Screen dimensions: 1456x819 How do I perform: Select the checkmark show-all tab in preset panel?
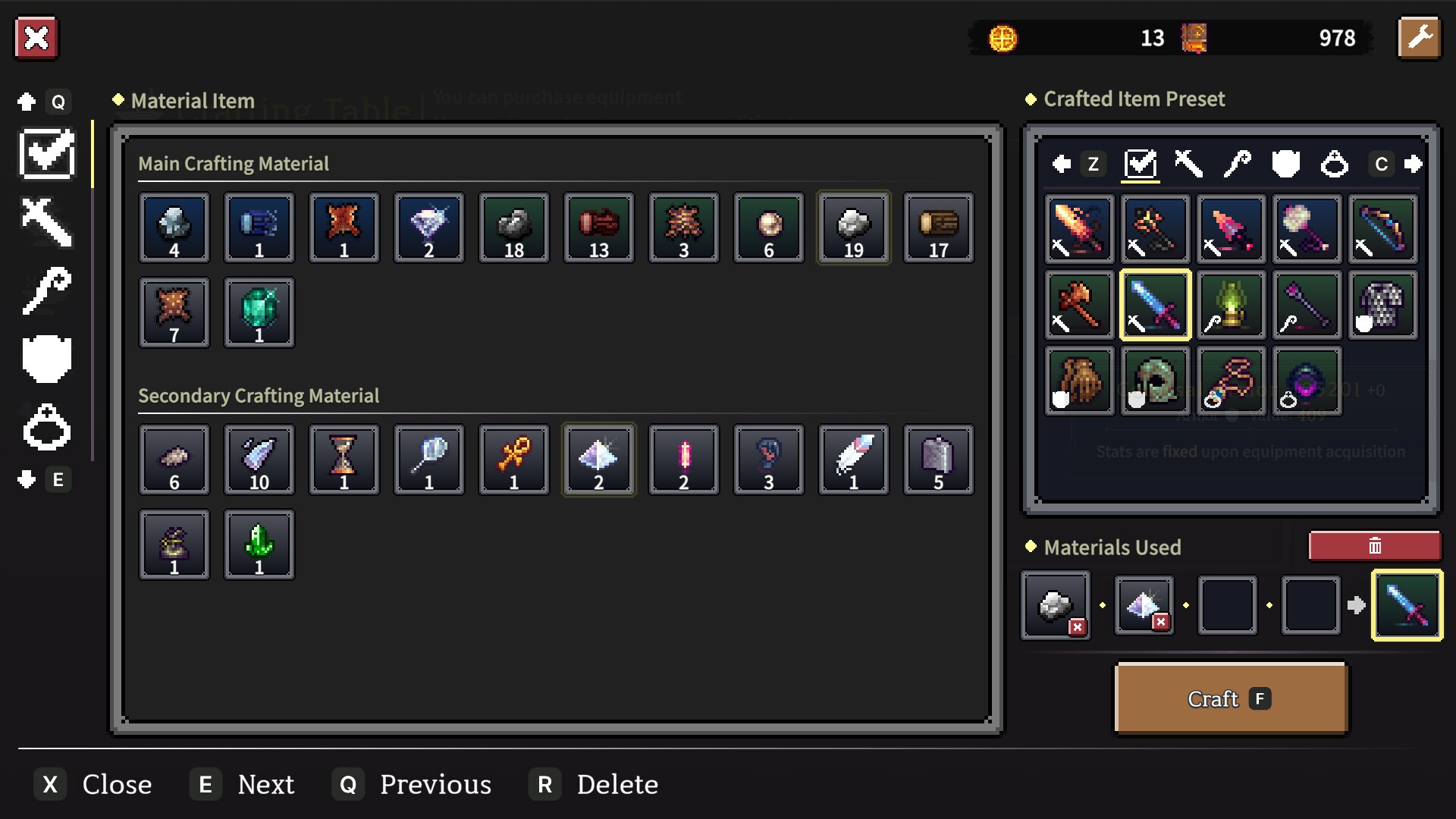(1141, 165)
